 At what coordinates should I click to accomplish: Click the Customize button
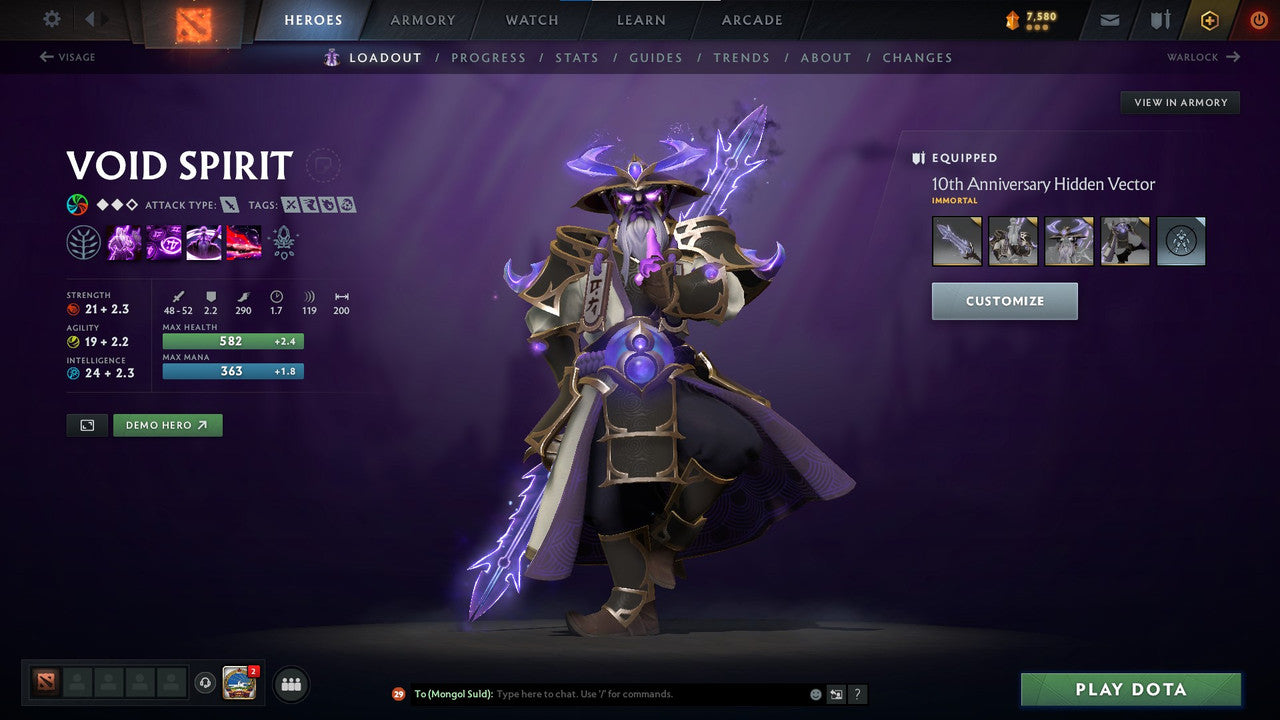[x=1004, y=300]
